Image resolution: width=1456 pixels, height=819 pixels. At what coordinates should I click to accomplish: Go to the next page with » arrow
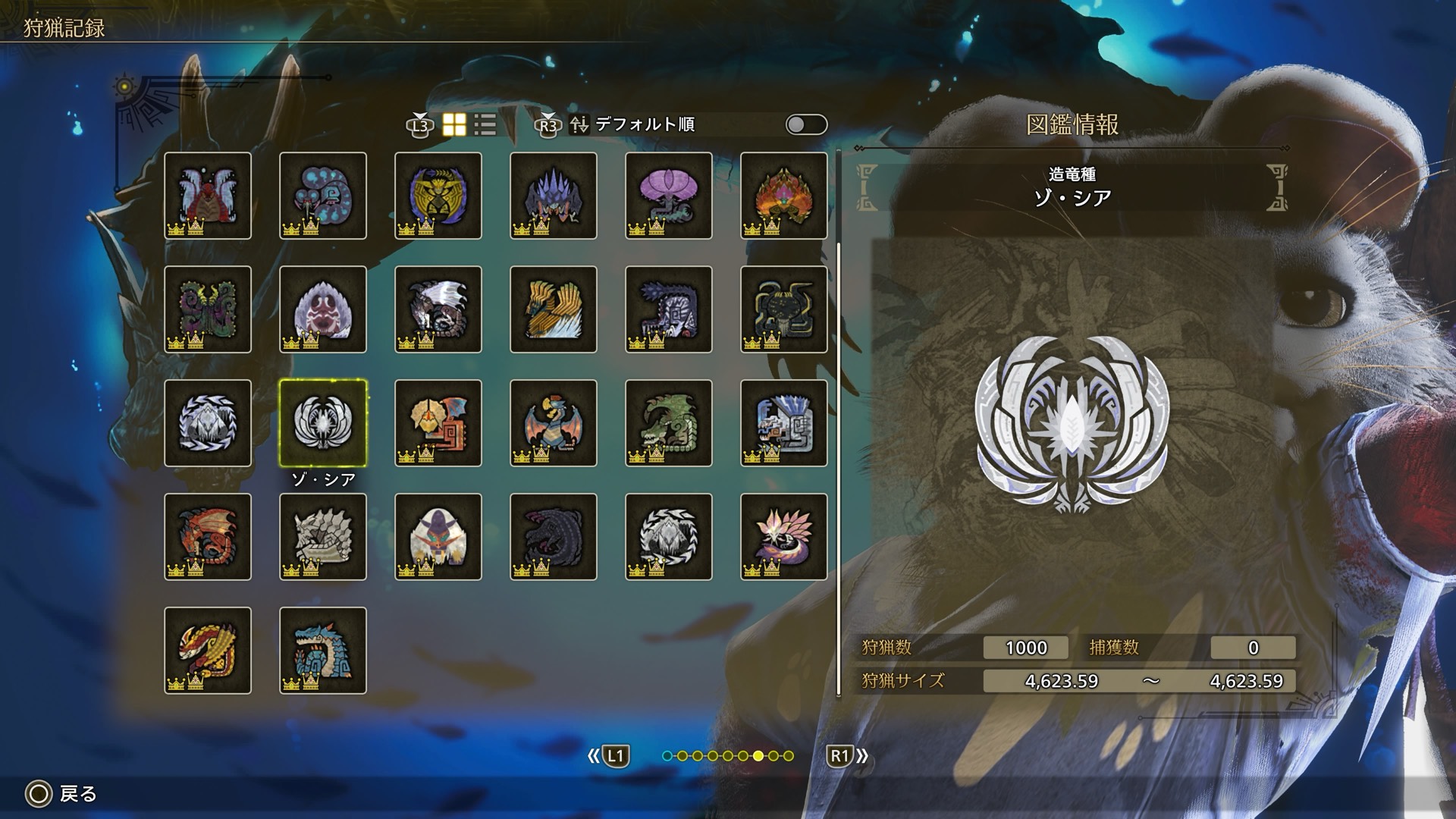pyautogui.click(x=848, y=756)
